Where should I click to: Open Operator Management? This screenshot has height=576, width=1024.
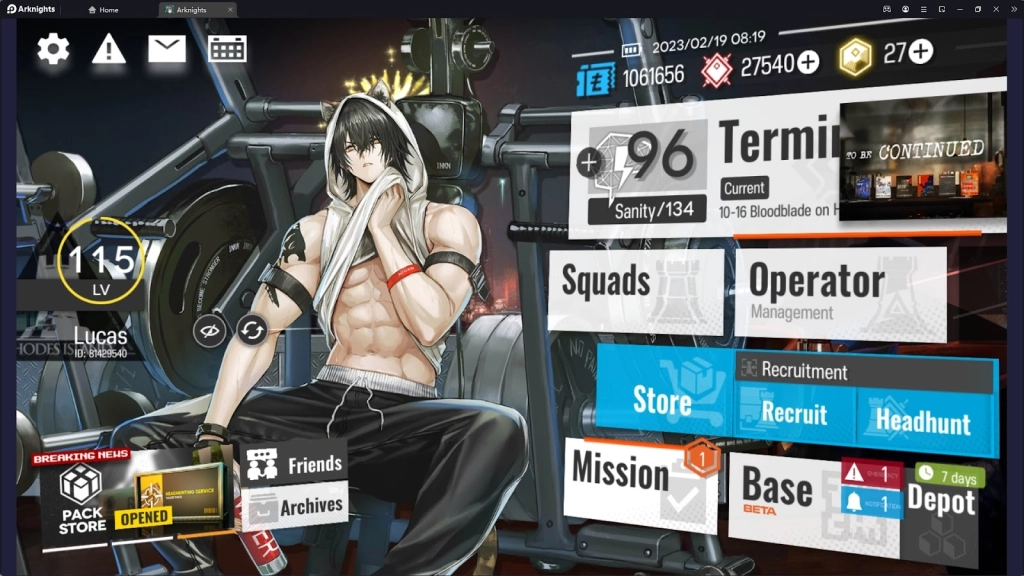(x=838, y=290)
